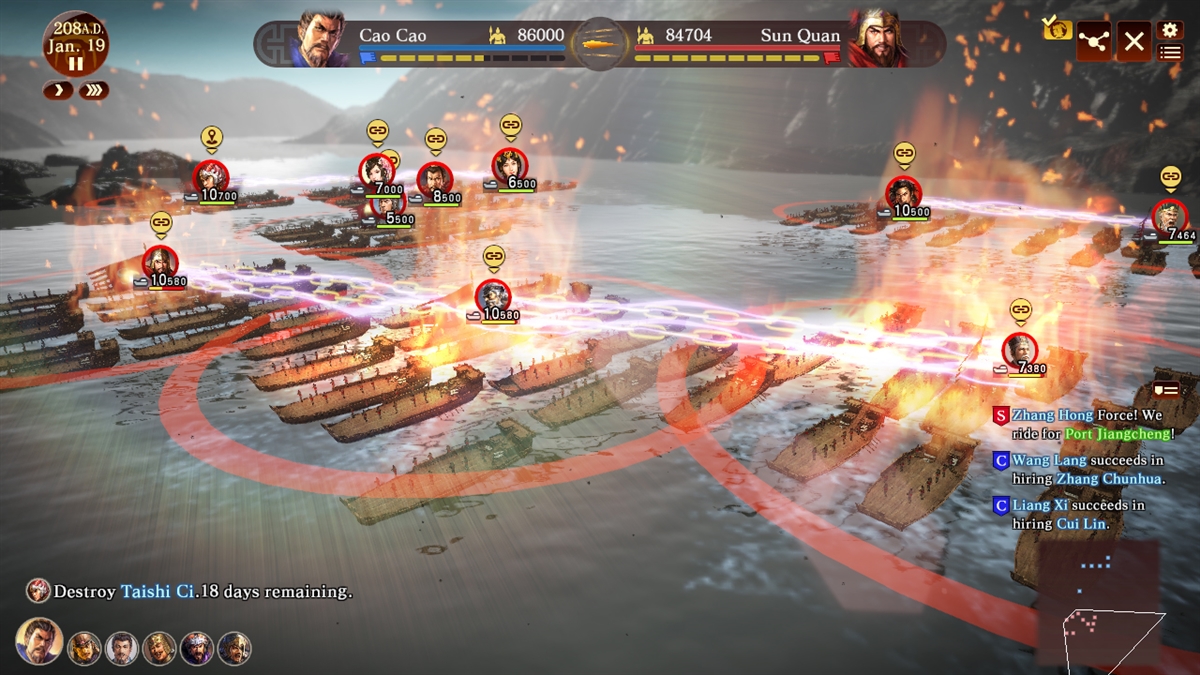Toggle the message log panel icon
The height and width of the screenshot is (675, 1200).
pos(1166,389)
